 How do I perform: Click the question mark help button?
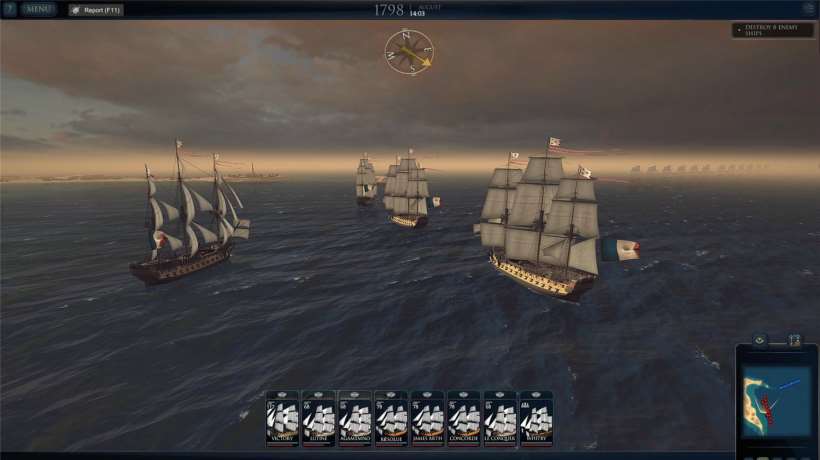pos(9,9)
